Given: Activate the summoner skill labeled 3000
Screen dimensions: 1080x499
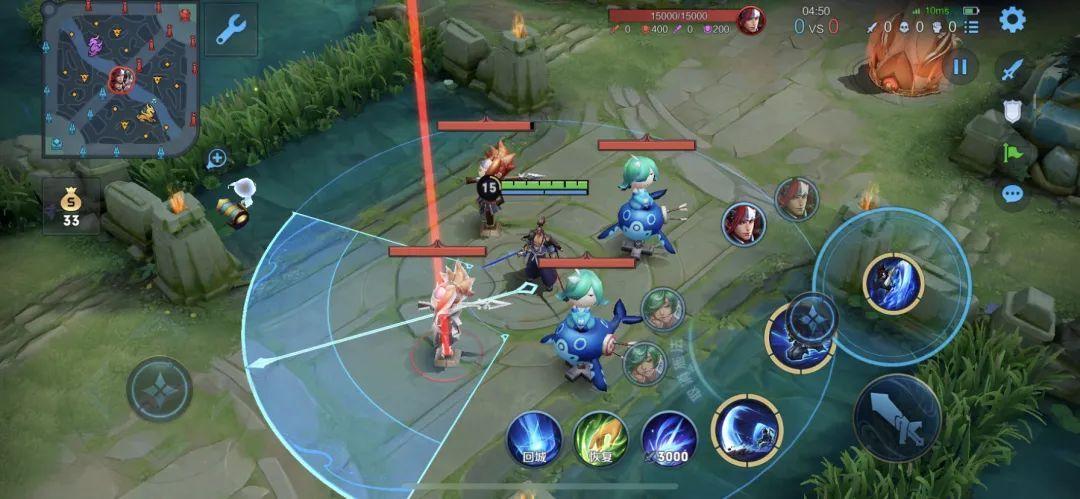Looking at the screenshot, I should [669, 438].
